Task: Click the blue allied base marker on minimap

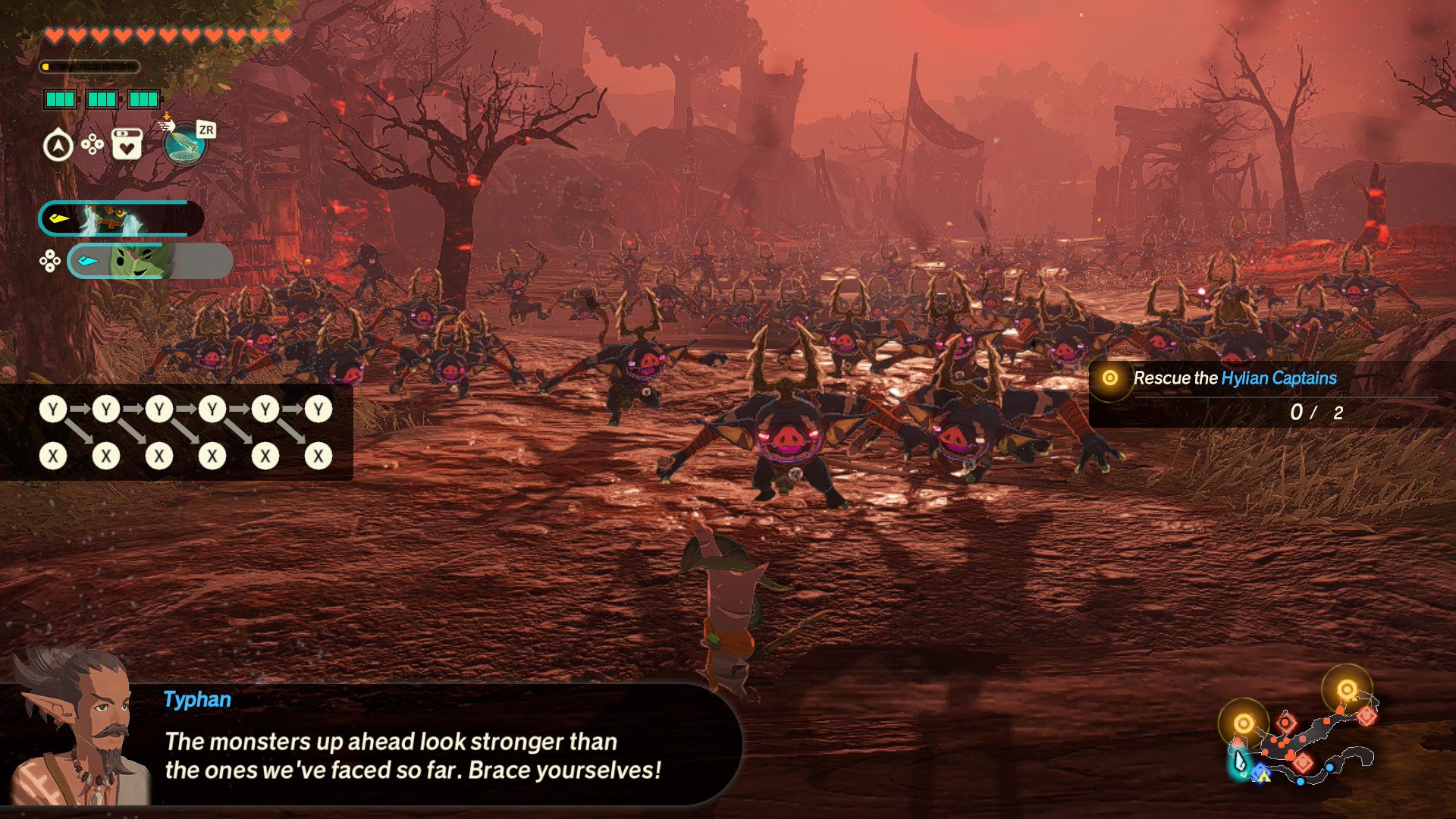Action: pos(1260,775)
